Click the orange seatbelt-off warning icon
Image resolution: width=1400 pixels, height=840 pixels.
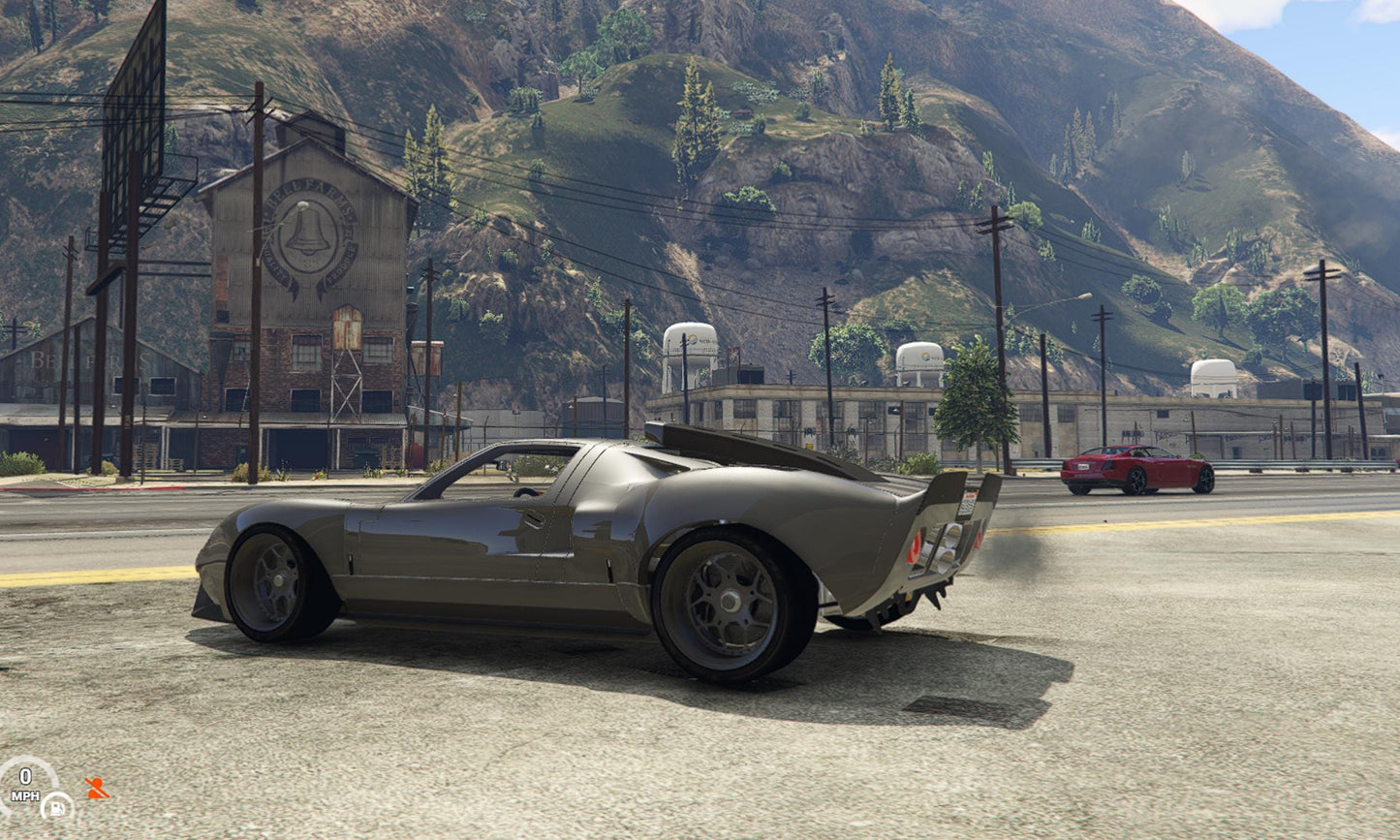point(95,788)
